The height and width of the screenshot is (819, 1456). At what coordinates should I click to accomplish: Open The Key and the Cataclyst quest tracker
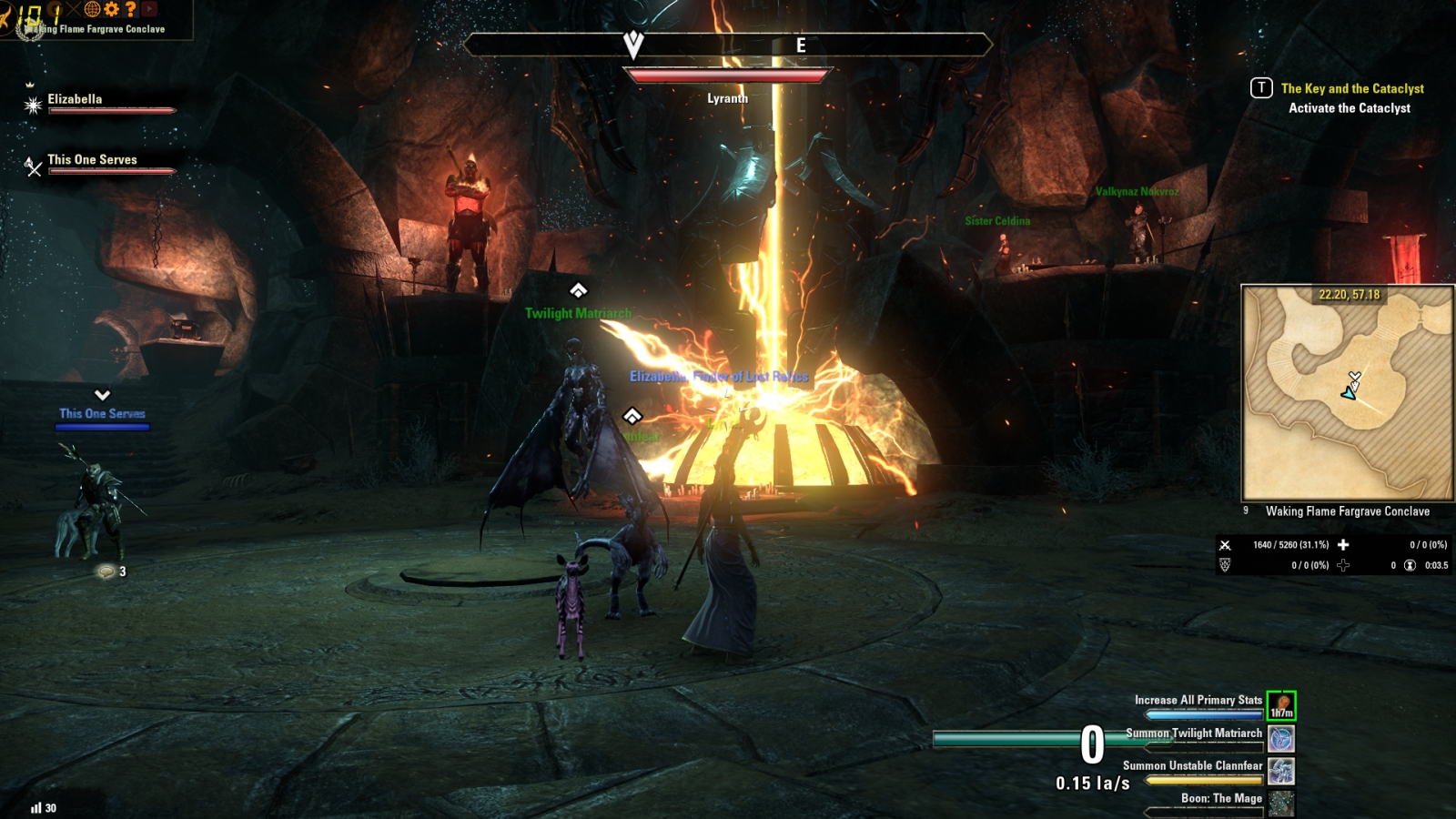(1352, 88)
